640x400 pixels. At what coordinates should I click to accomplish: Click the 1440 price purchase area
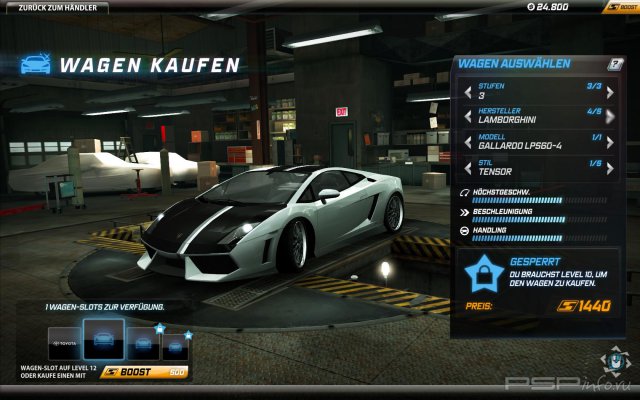pos(583,306)
